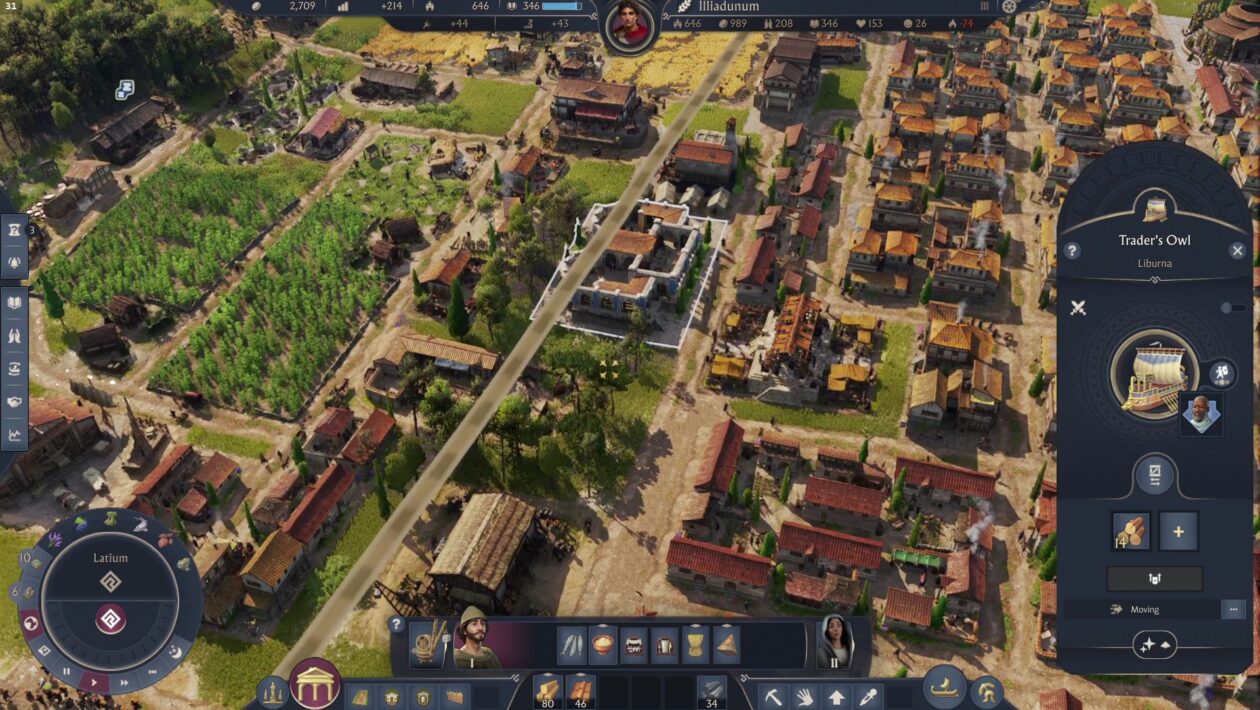Click the hooded woman resident portrait

pyautogui.click(x=834, y=641)
